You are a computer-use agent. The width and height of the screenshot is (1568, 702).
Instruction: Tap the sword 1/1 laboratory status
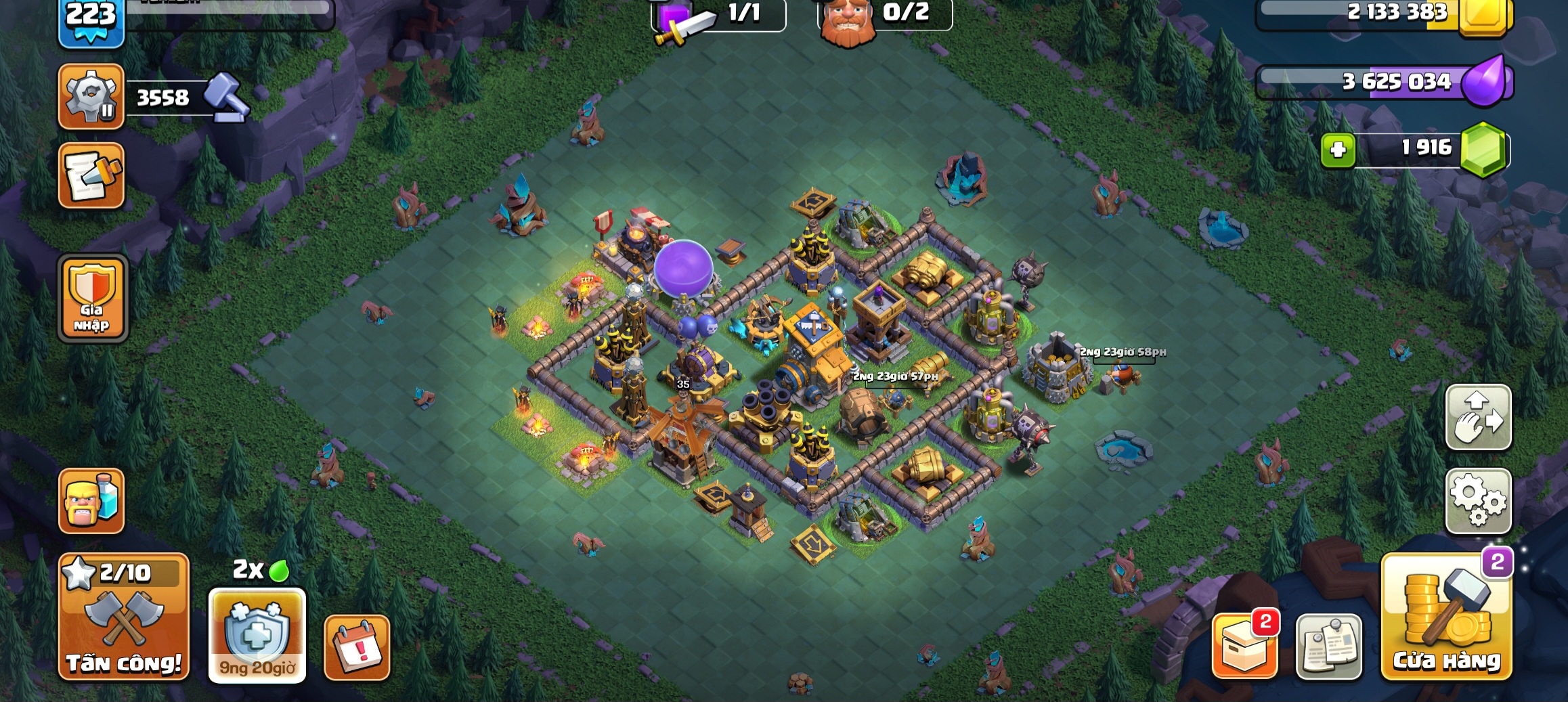point(718,15)
